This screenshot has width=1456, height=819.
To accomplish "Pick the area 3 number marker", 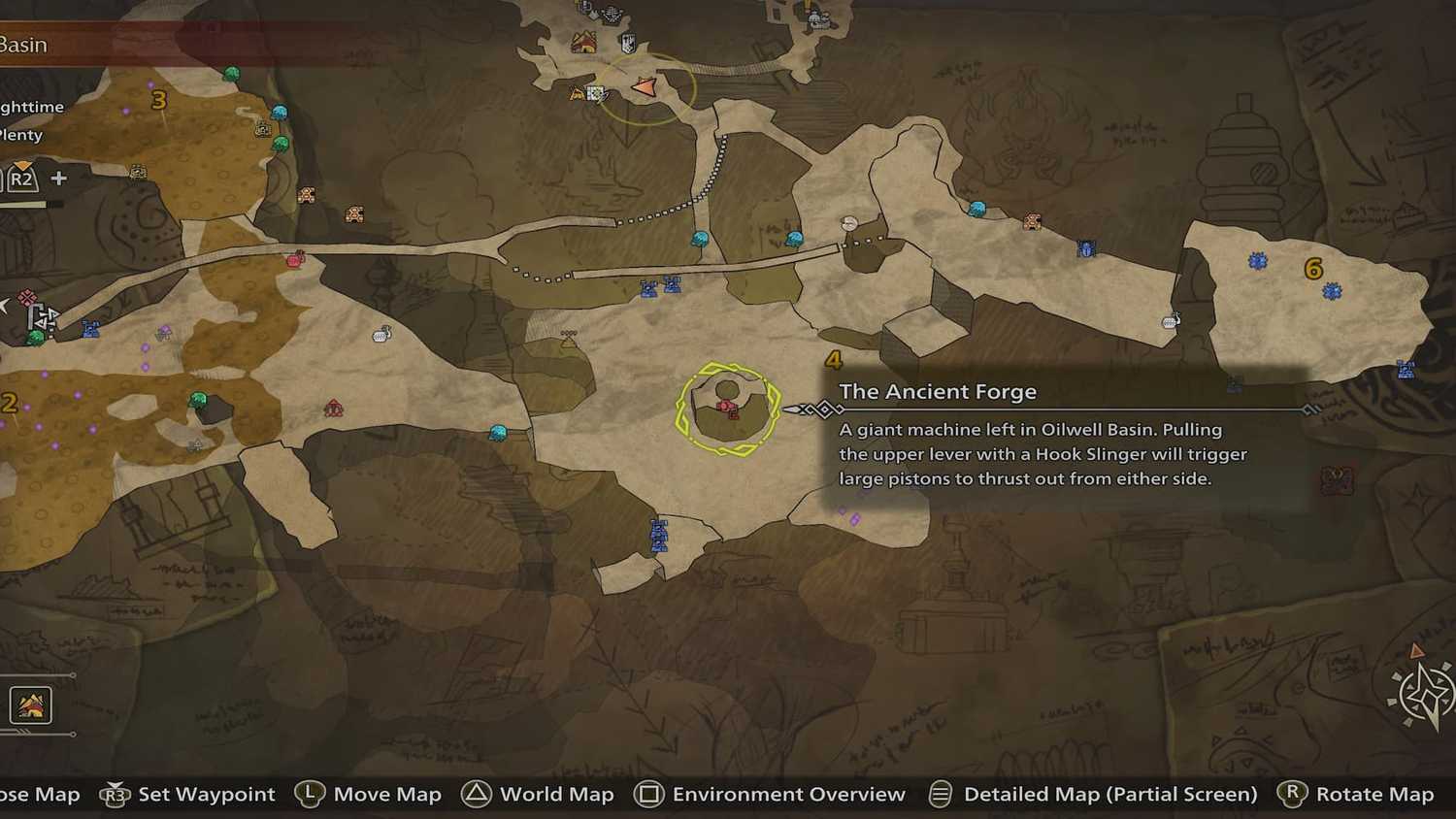I will pyautogui.click(x=159, y=100).
